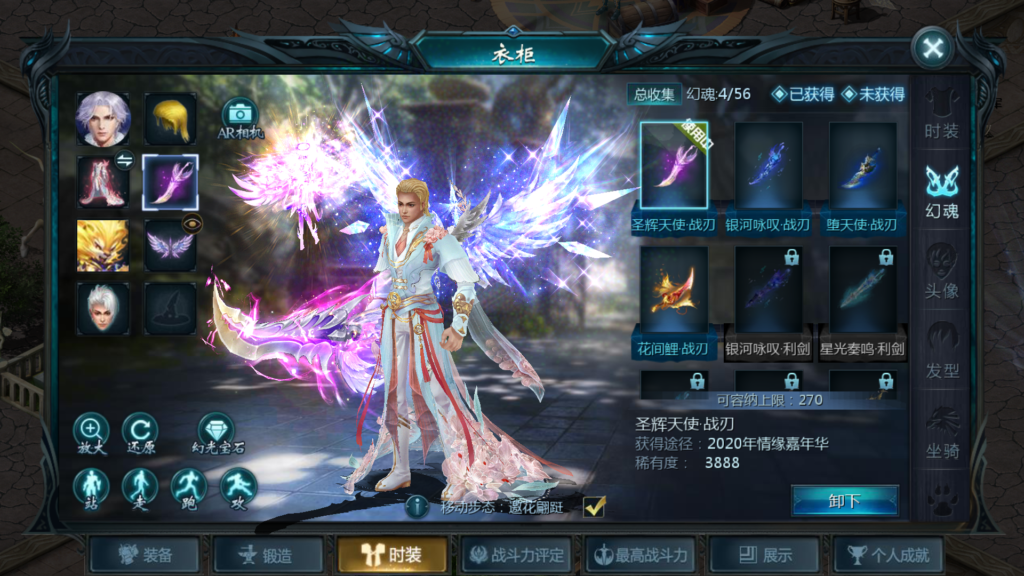Filter by 已获得 obtained items

tap(802, 94)
